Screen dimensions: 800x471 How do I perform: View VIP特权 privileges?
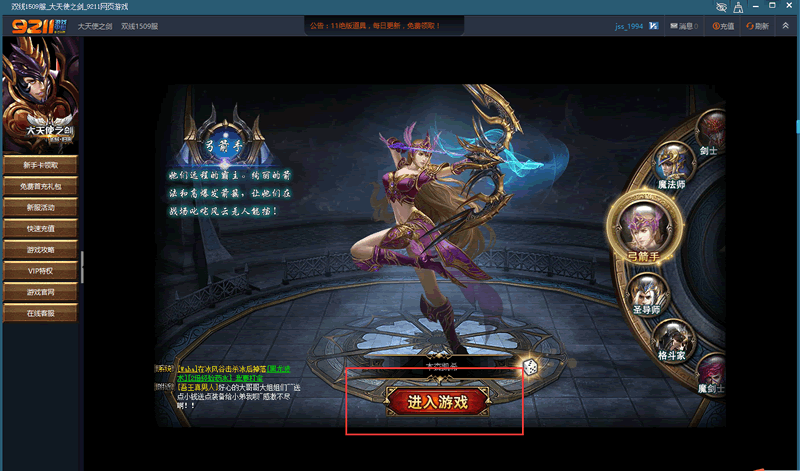[41, 270]
